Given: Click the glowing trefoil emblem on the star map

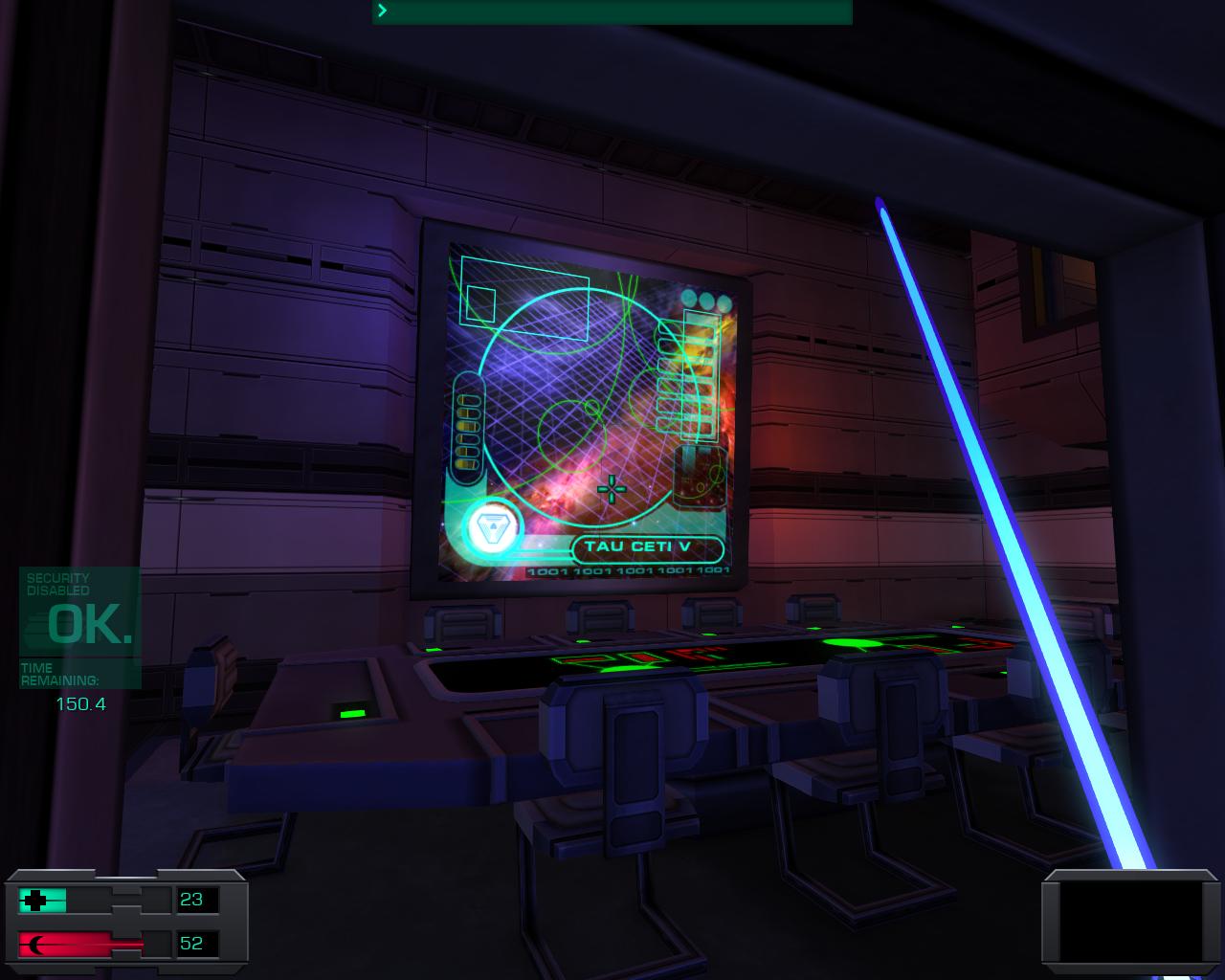Looking at the screenshot, I should 491,525.
